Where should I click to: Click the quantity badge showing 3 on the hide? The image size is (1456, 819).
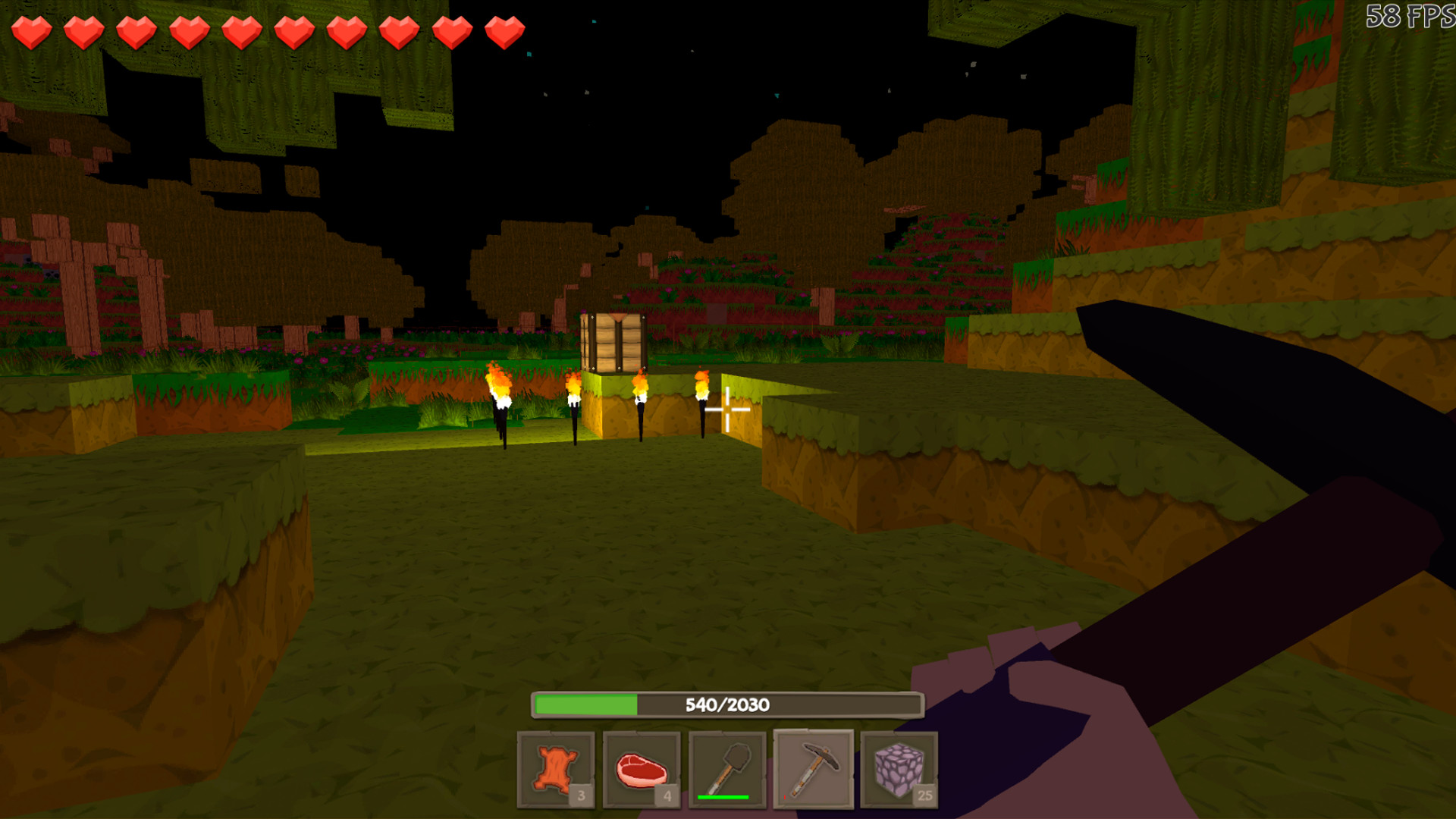[x=581, y=796]
